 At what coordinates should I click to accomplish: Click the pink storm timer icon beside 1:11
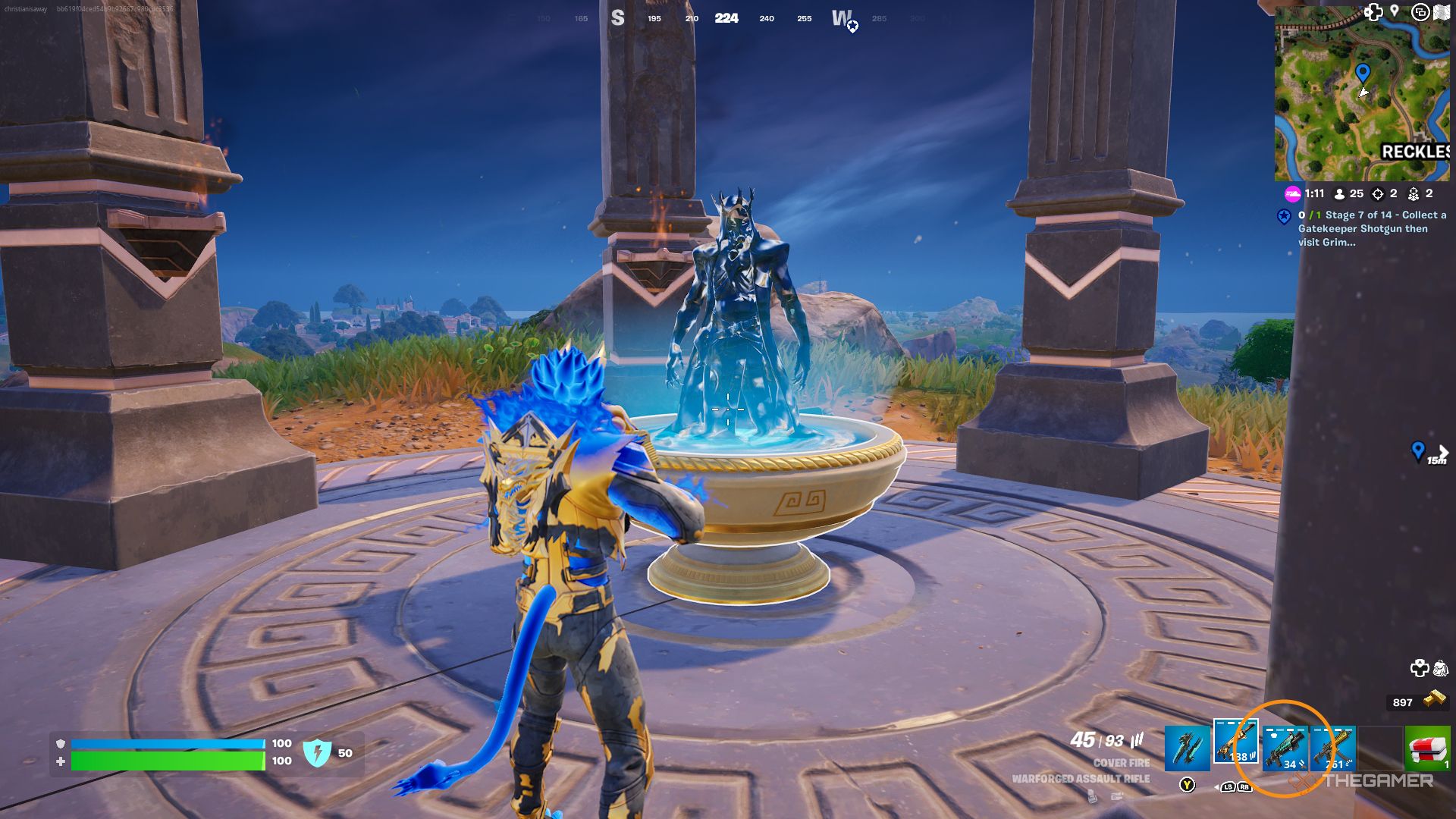click(1294, 193)
